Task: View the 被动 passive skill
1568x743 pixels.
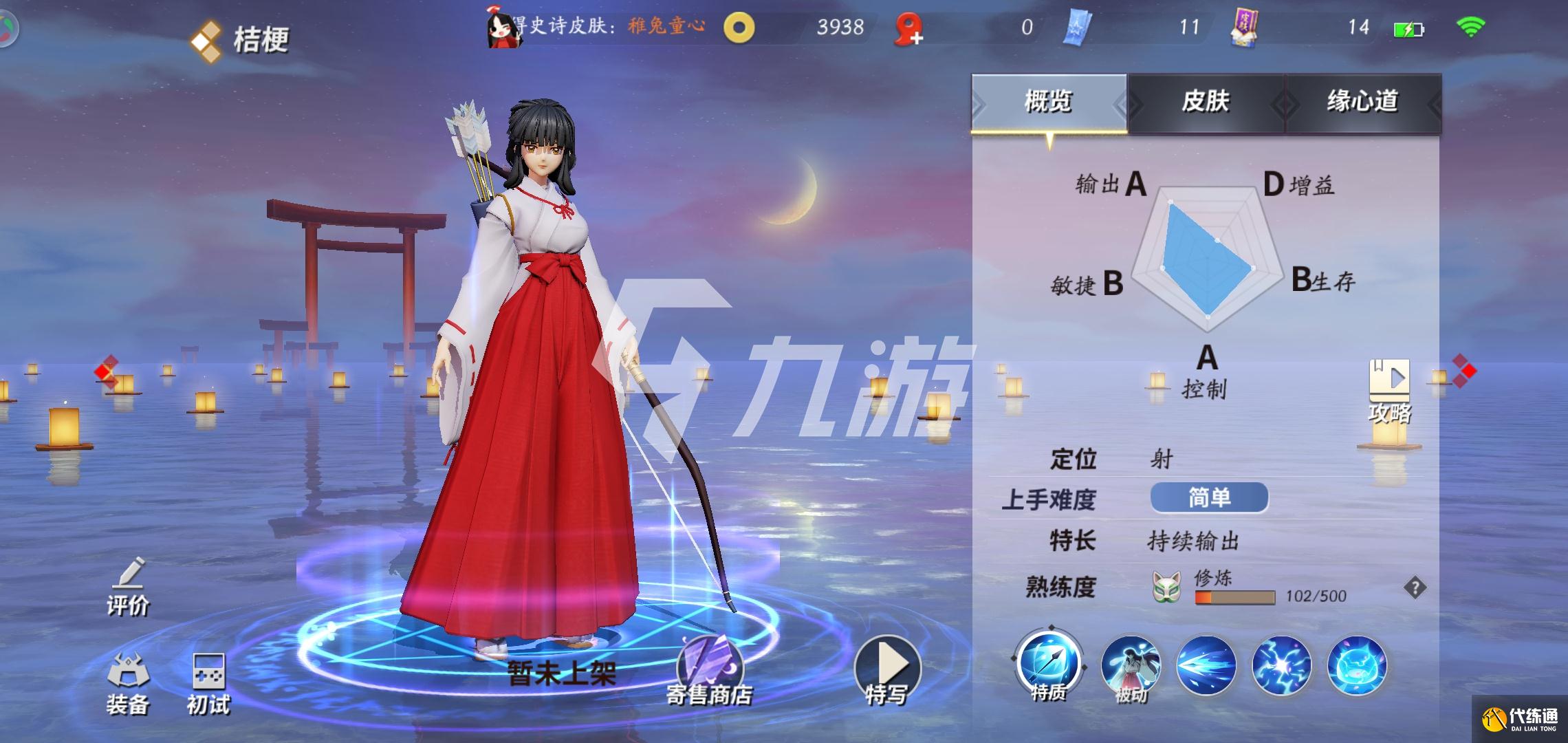Action: pyautogui.click(x=1131, y=666)
